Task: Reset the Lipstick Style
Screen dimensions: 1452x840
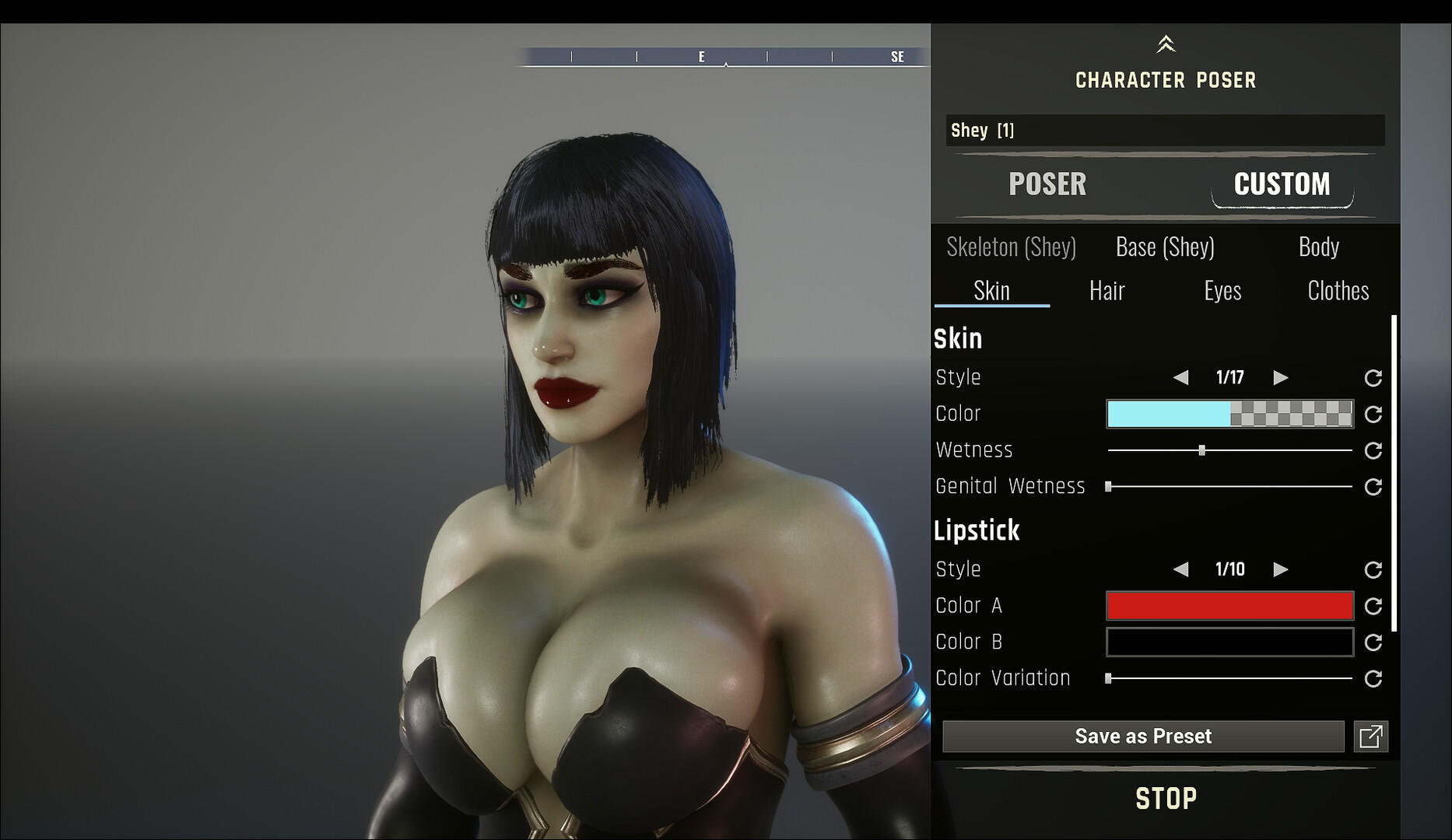Action: 1373,569
